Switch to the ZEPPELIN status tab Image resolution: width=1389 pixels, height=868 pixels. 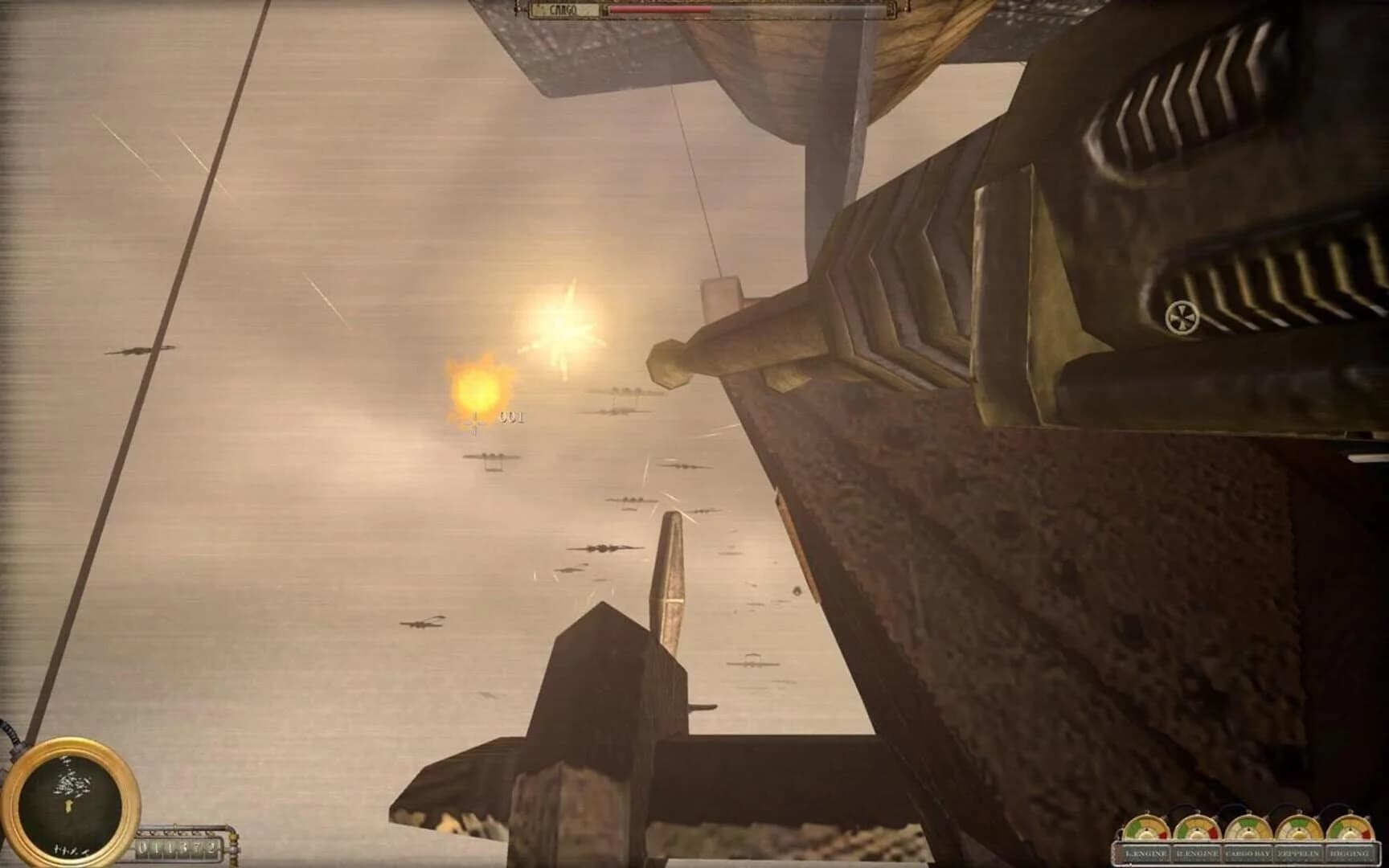[x=1300, y=853]
